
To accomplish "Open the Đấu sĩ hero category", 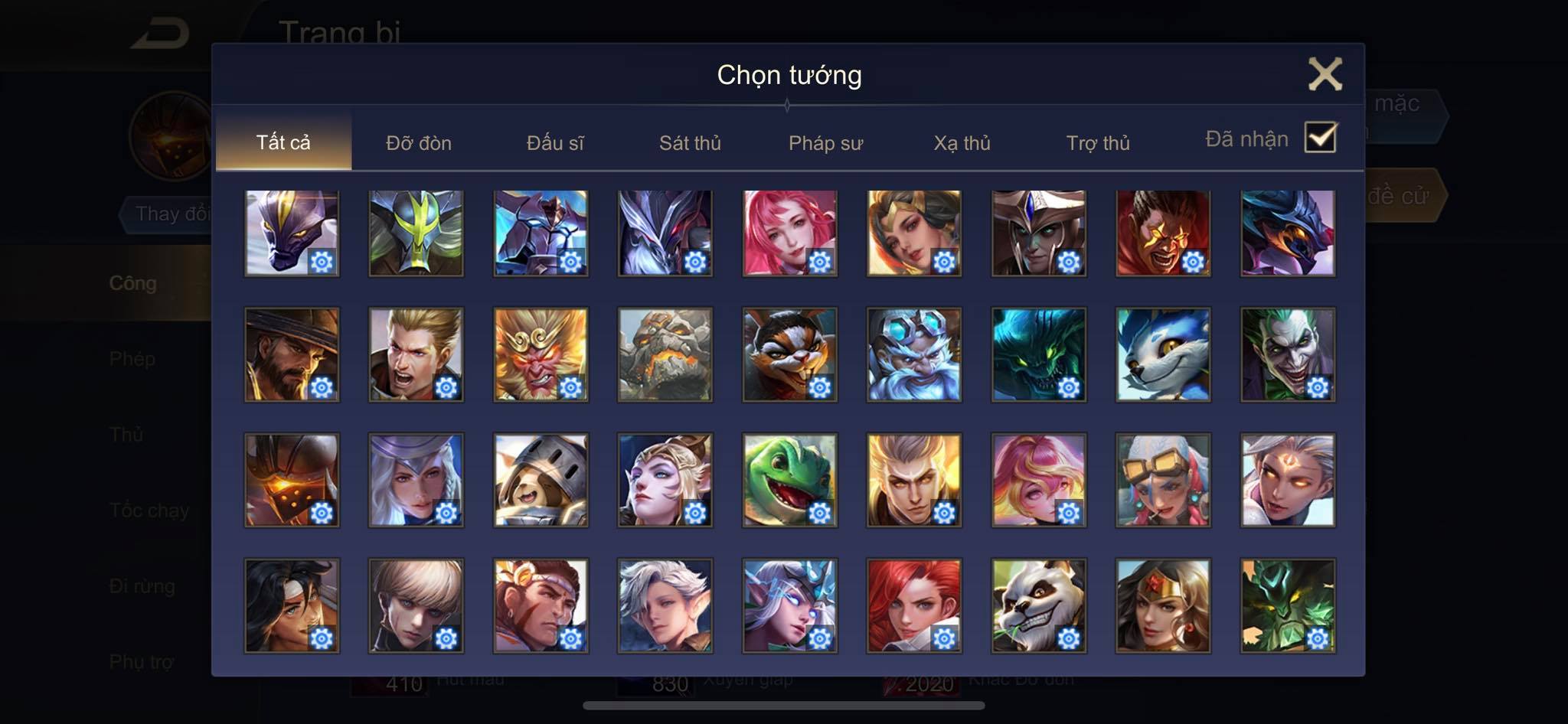I will (x=554, y=143).
